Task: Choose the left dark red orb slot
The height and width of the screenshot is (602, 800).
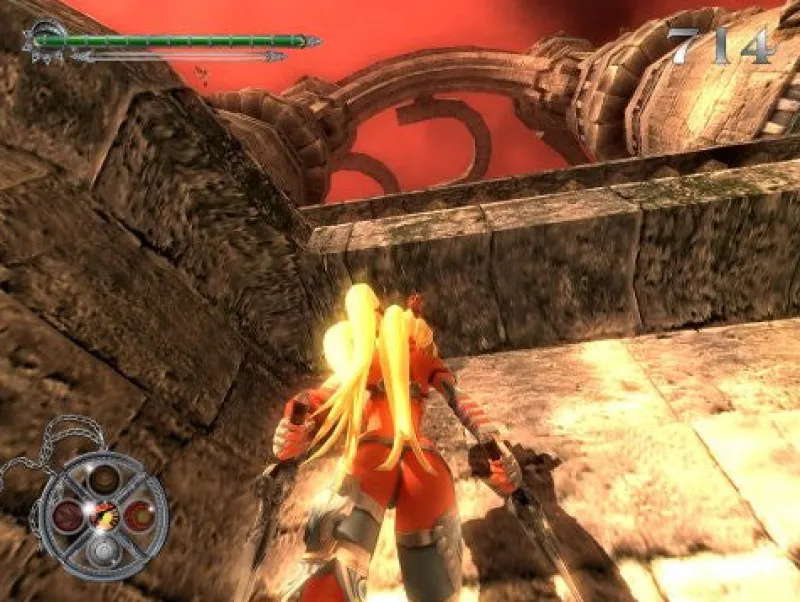Action: pyautogui.click(x=68, y=516)
